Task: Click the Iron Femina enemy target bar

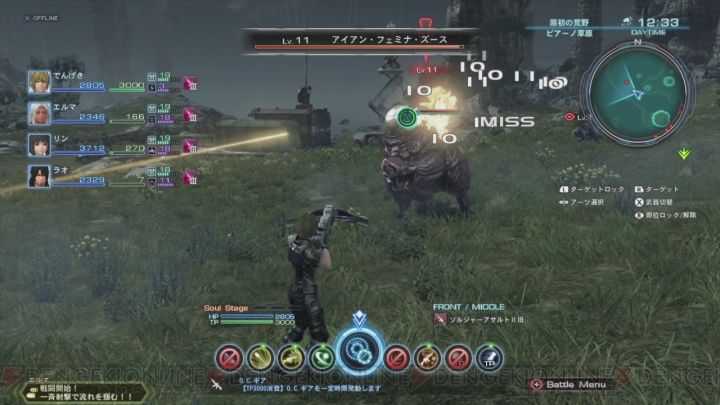Action: 357,42
